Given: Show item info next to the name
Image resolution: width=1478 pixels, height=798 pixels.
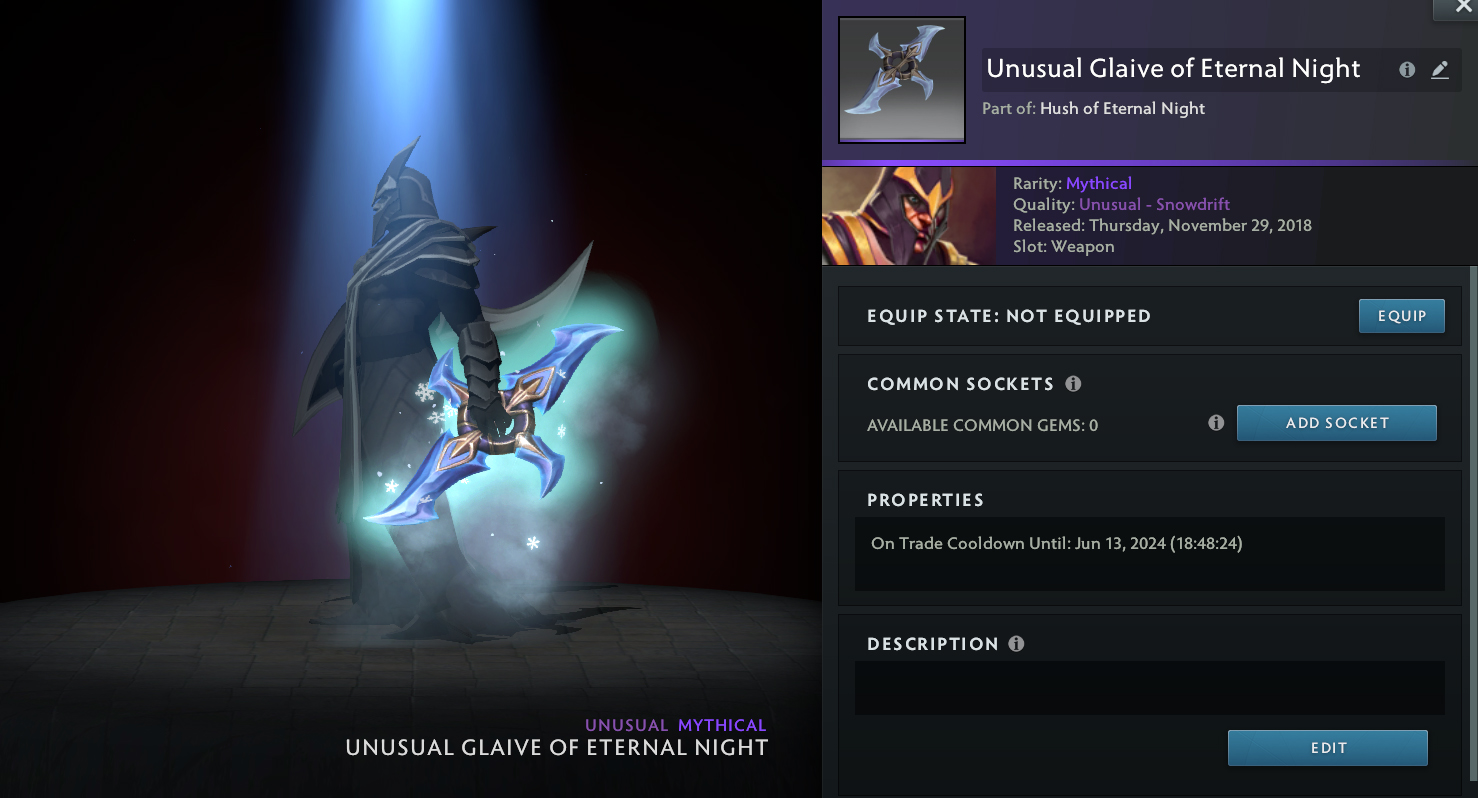Looking at the screenshot, I should [1407, 70].
